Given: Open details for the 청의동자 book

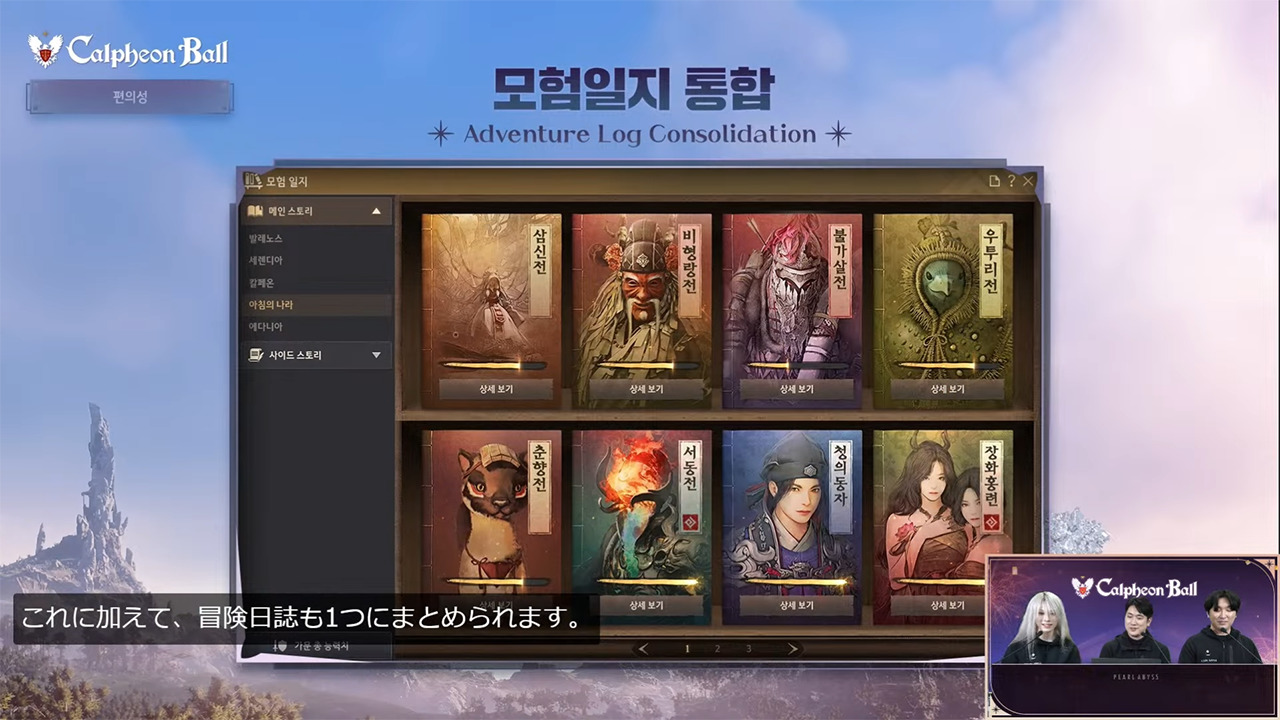Looking at the screenshot, I should pyautogui.click(x=792, y=605).
